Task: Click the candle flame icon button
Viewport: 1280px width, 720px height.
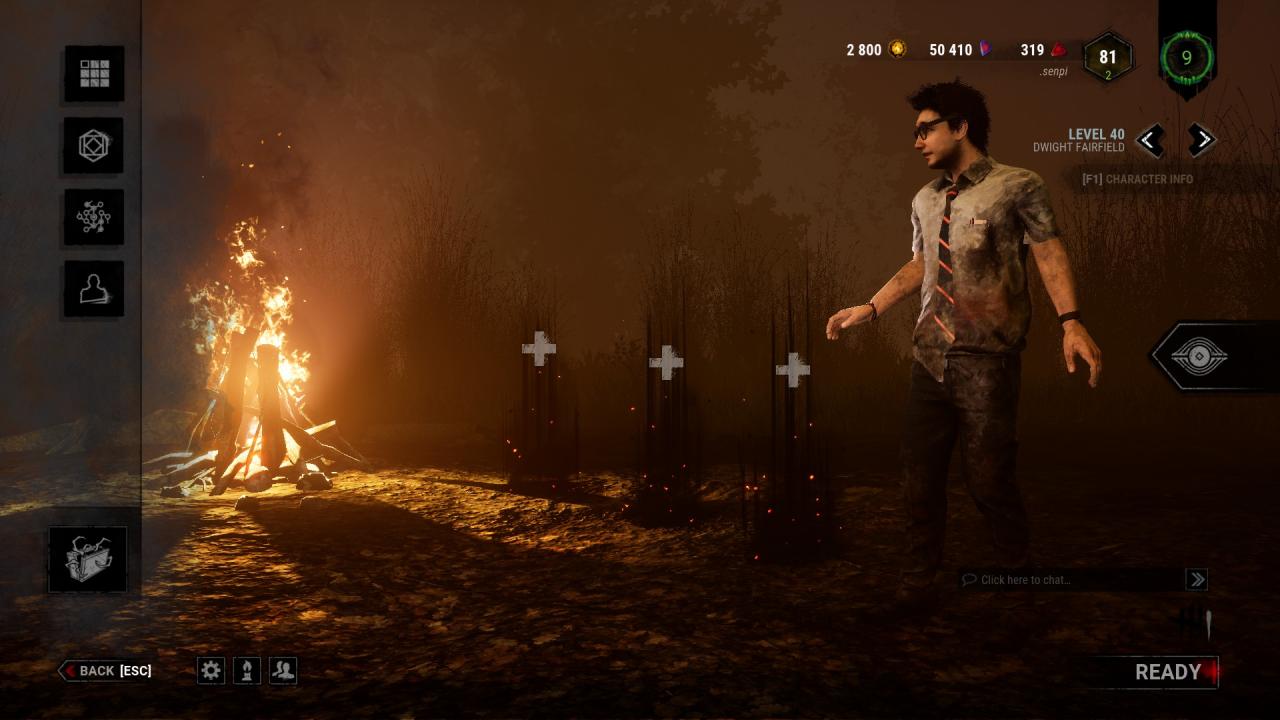Action: click(247, 670)
